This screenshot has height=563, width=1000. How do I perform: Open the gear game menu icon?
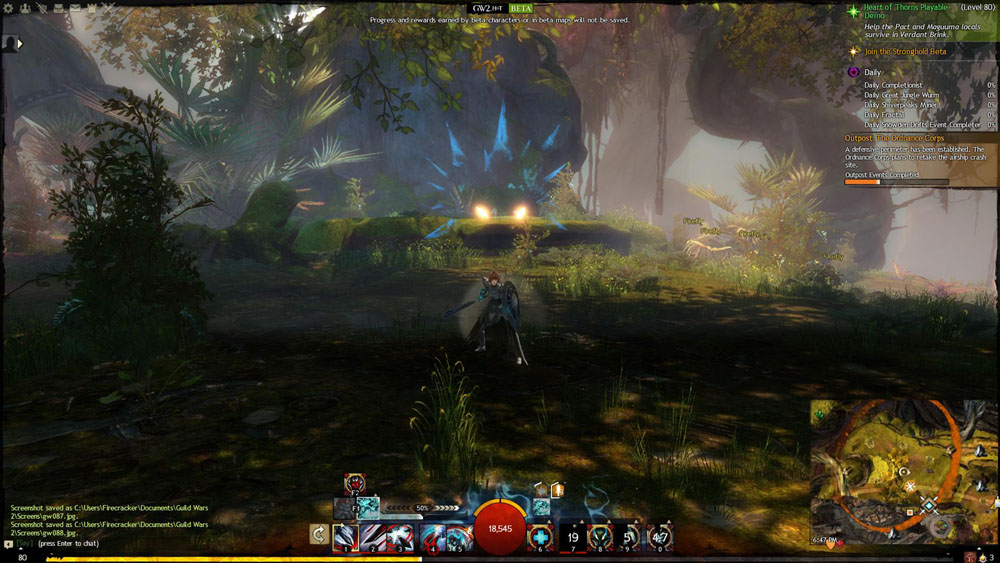click(x=7, y=7)
